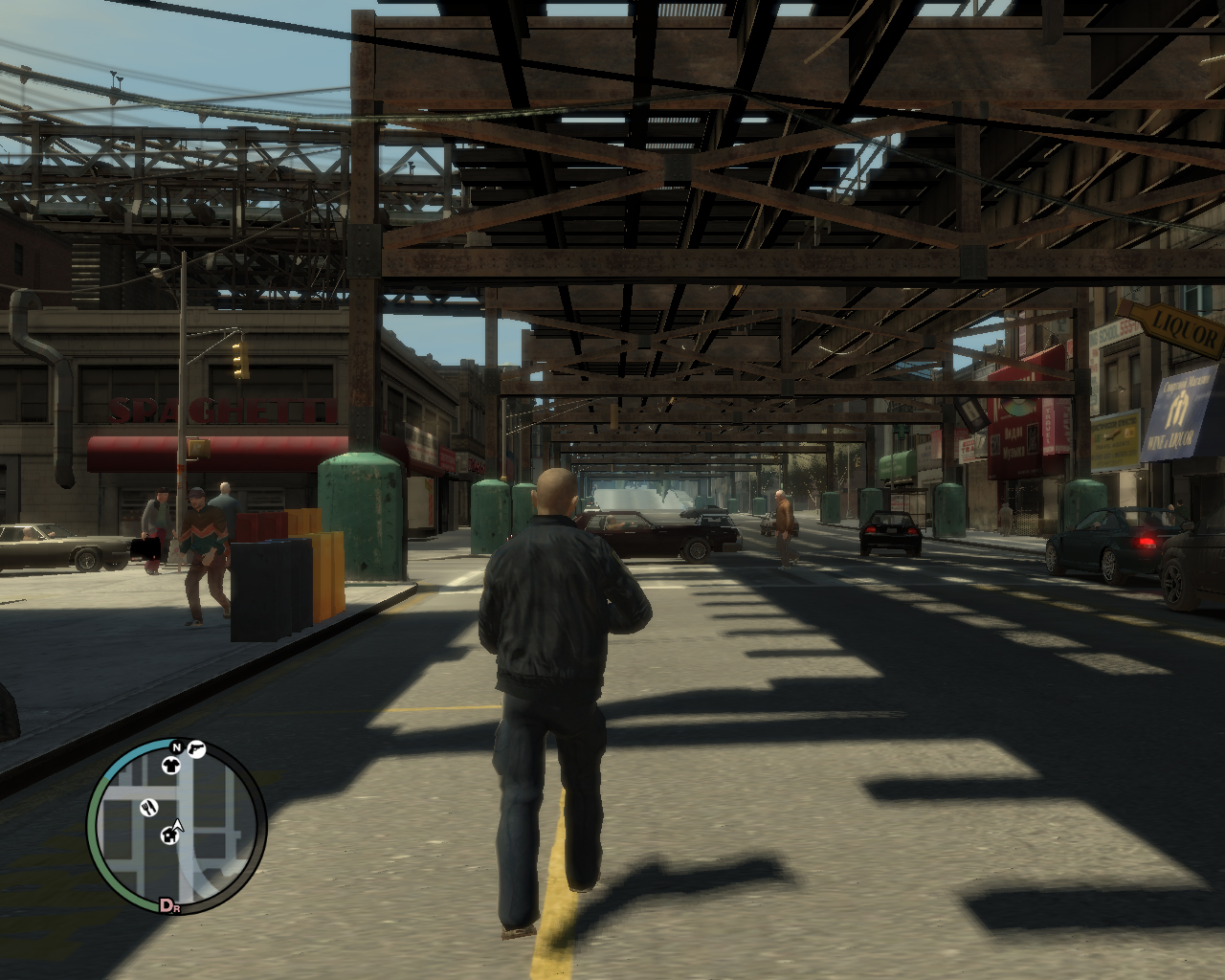Select the pink D marker on minimap edge

pos(167,905)
